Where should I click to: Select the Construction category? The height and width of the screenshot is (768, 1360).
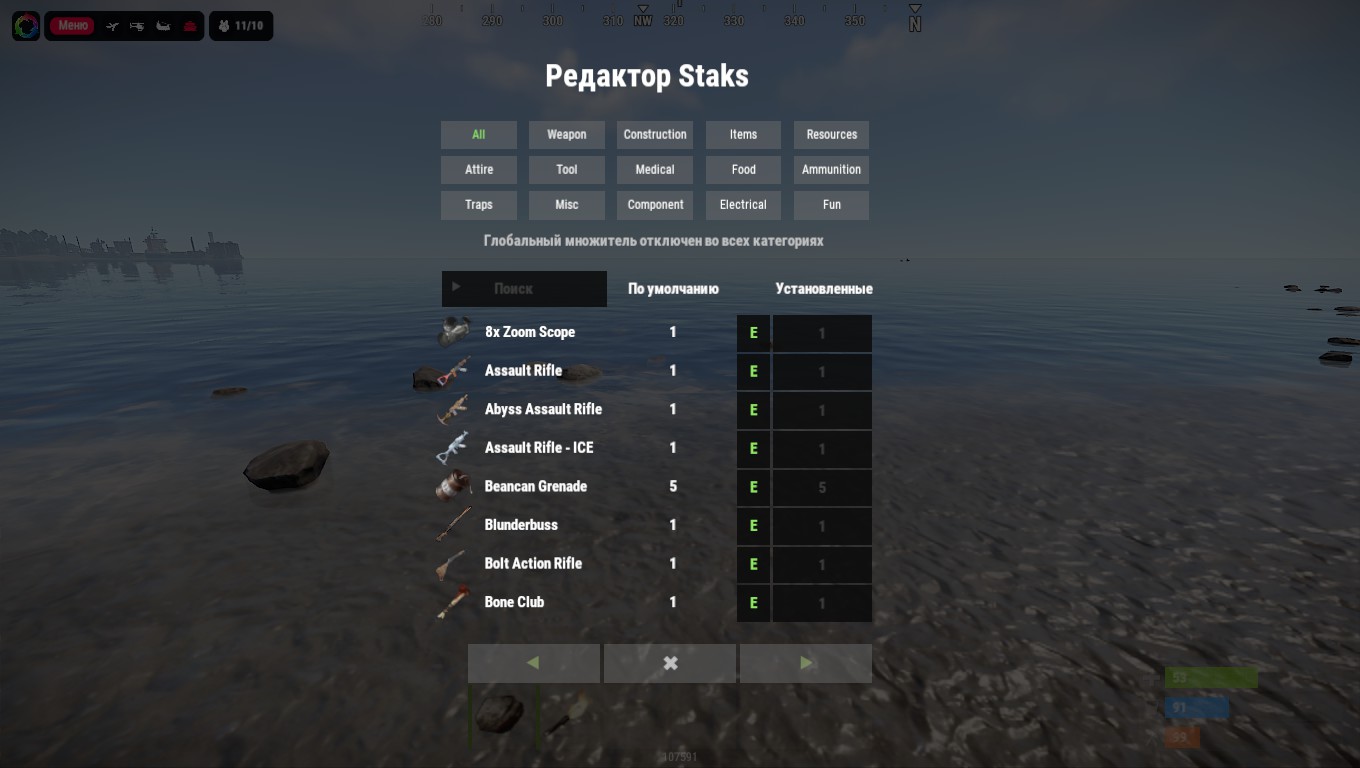pyautogui.click(x=655, y=135)
